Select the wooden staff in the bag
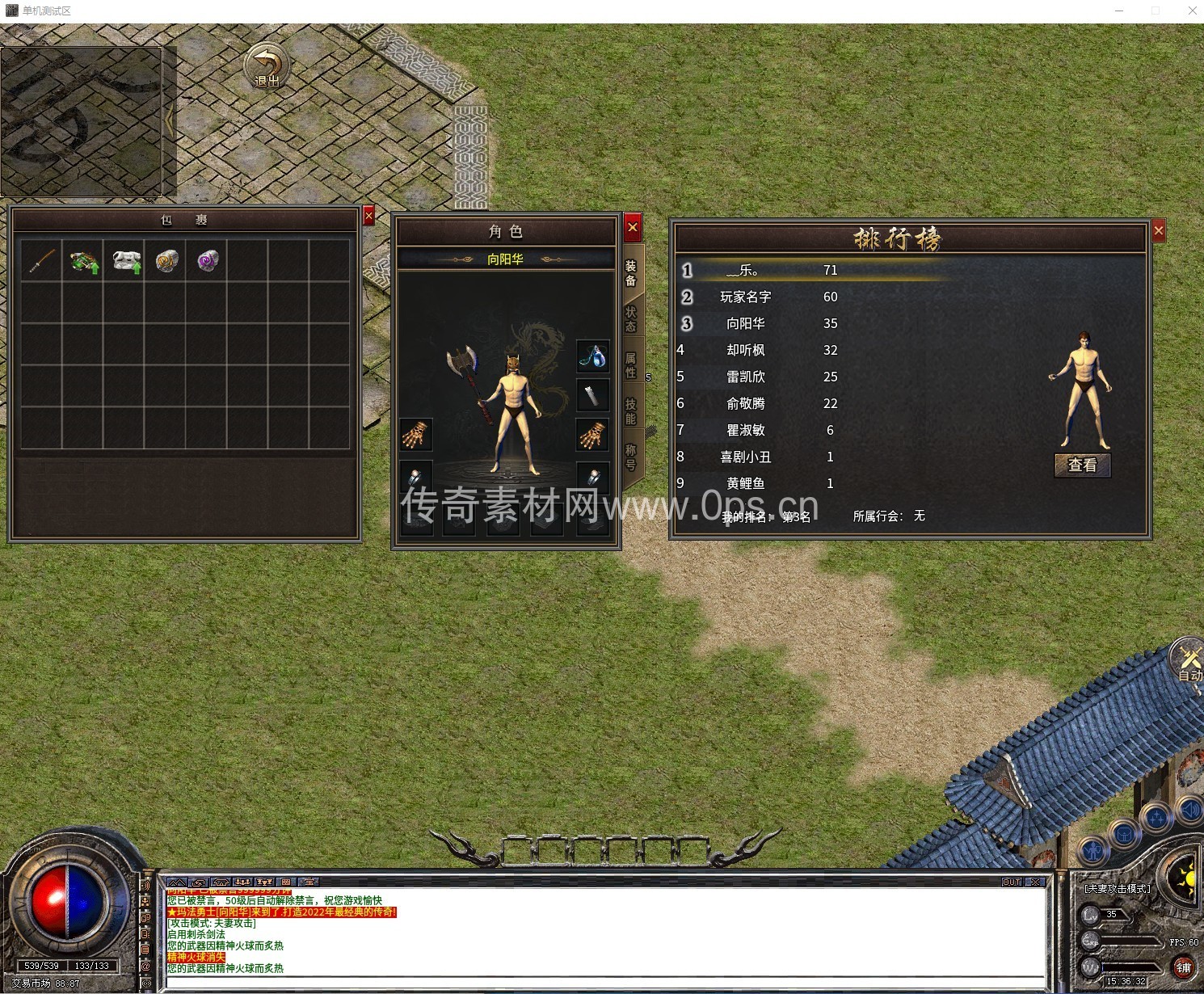This screenshot has width=1204, height=994. coord(41,261)
